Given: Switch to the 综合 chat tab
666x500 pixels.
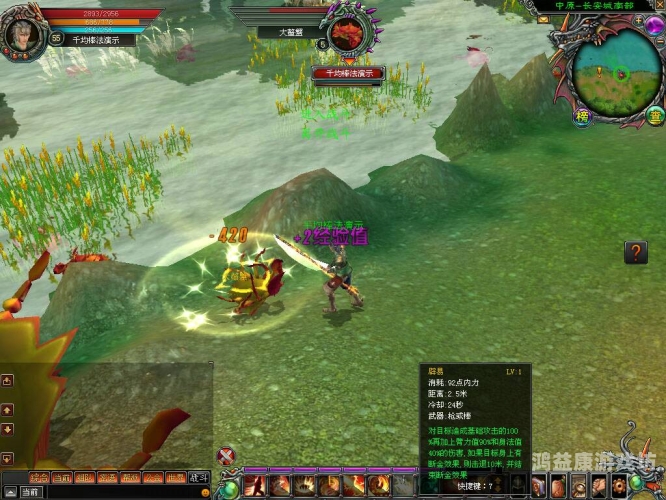Looking at the screenshot, I should [38, 478].
